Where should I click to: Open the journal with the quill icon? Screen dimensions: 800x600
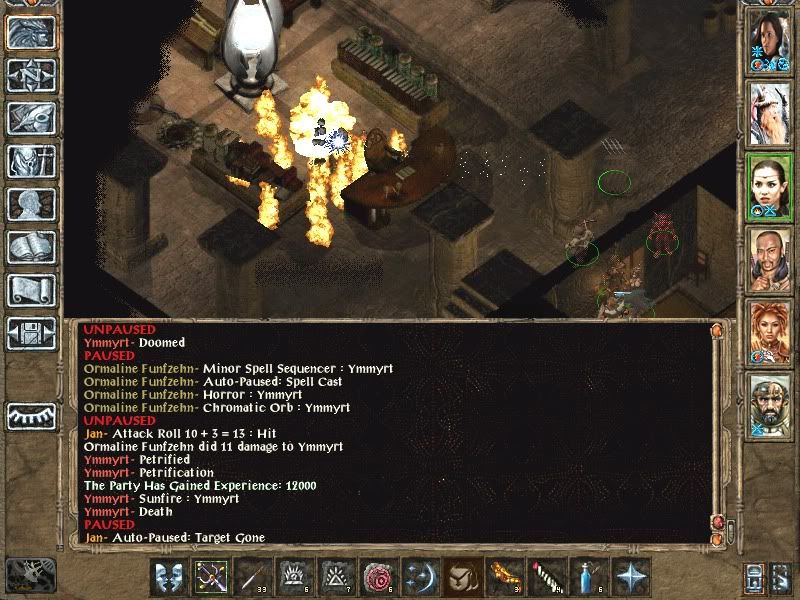(31, 118)
